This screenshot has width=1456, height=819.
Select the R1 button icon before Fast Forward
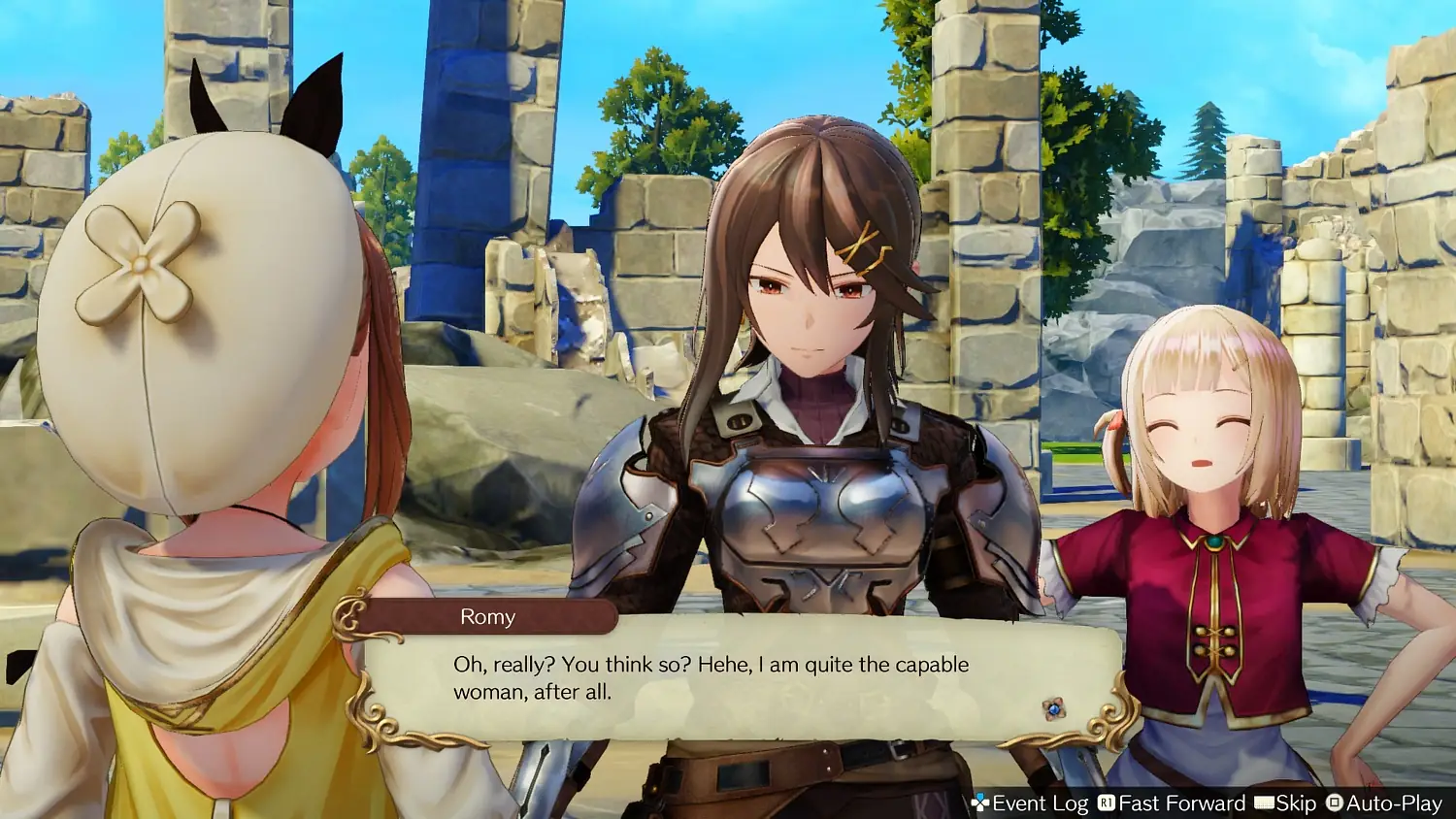1107,803
